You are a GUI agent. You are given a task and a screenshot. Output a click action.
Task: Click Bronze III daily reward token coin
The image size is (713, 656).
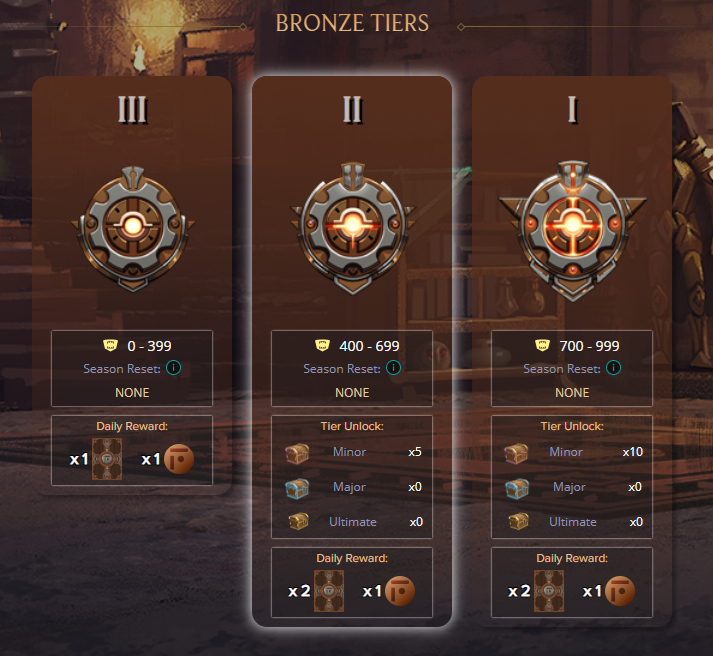pos(178,459)
